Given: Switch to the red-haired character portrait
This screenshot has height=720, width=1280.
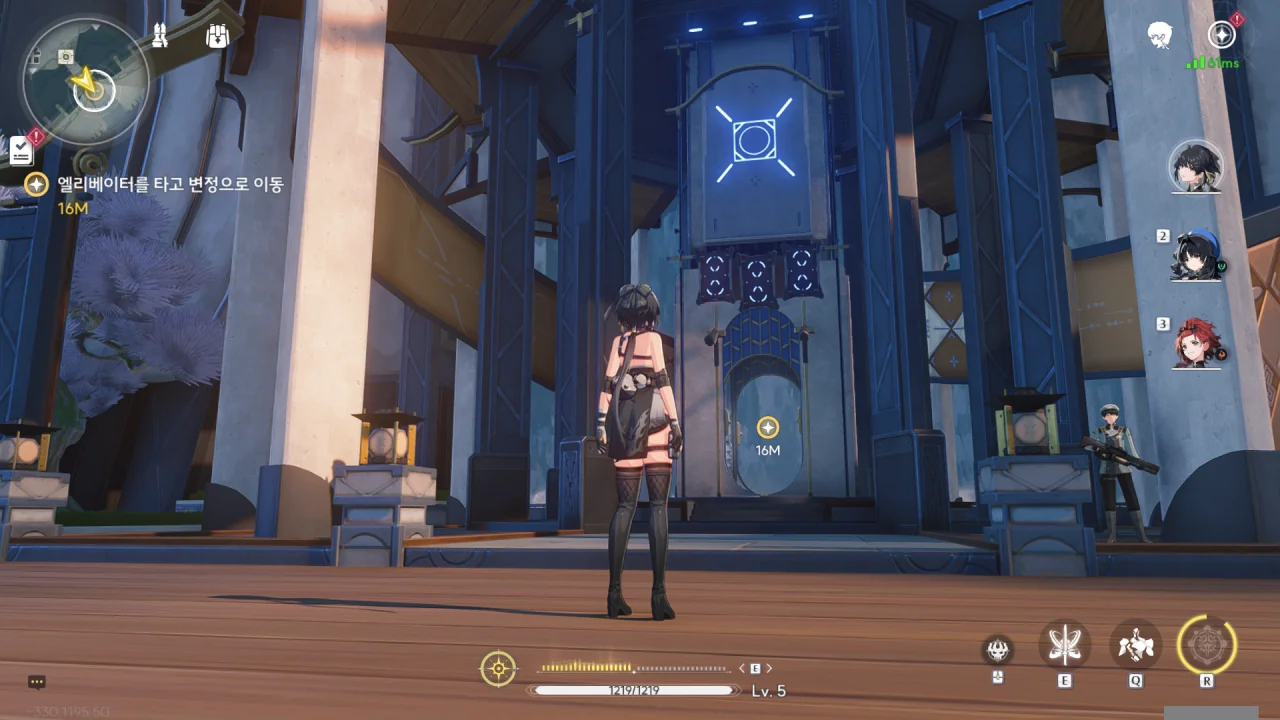Looking at the screenshot, I should coord(1197,344).
